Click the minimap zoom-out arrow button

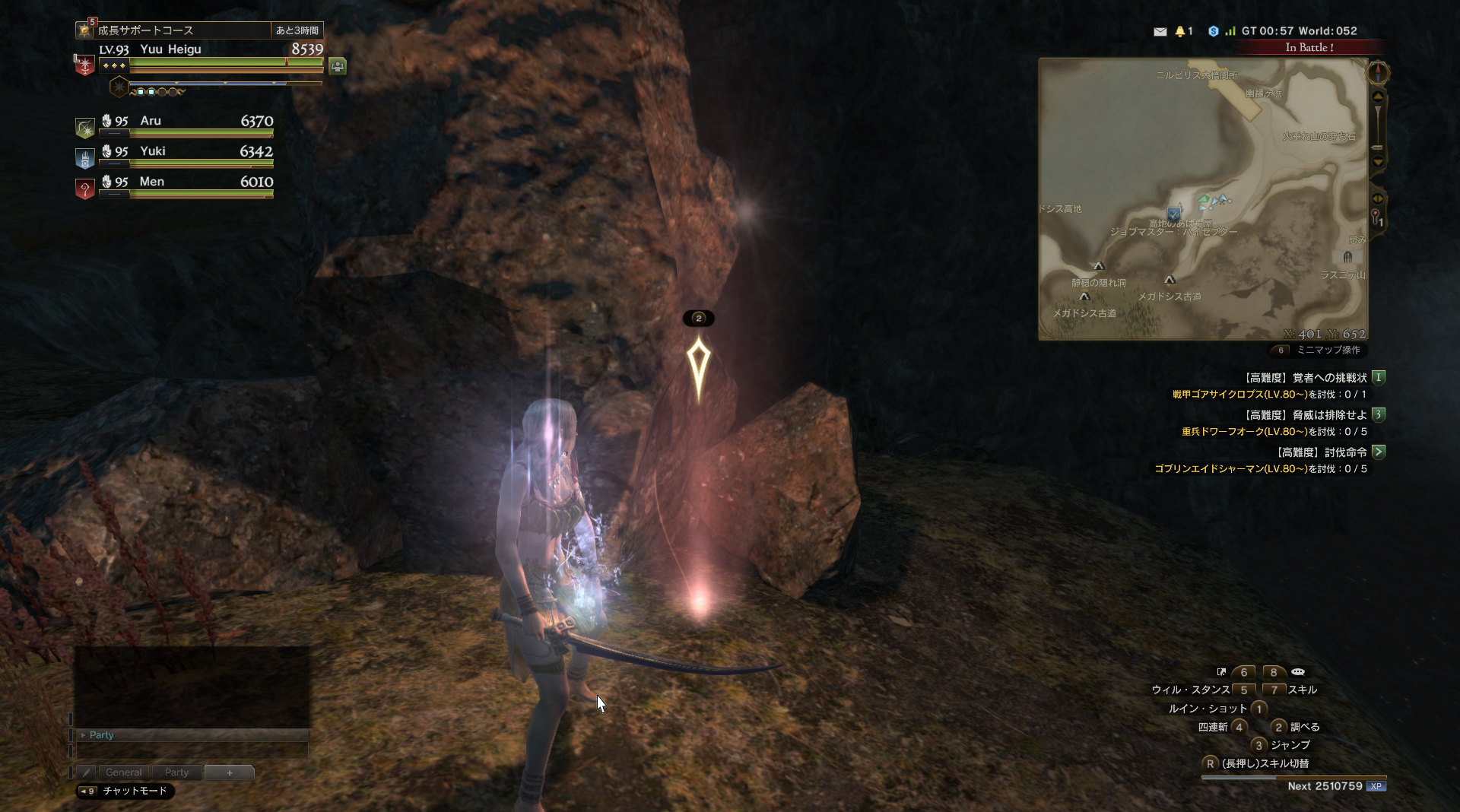point(1378,161)
